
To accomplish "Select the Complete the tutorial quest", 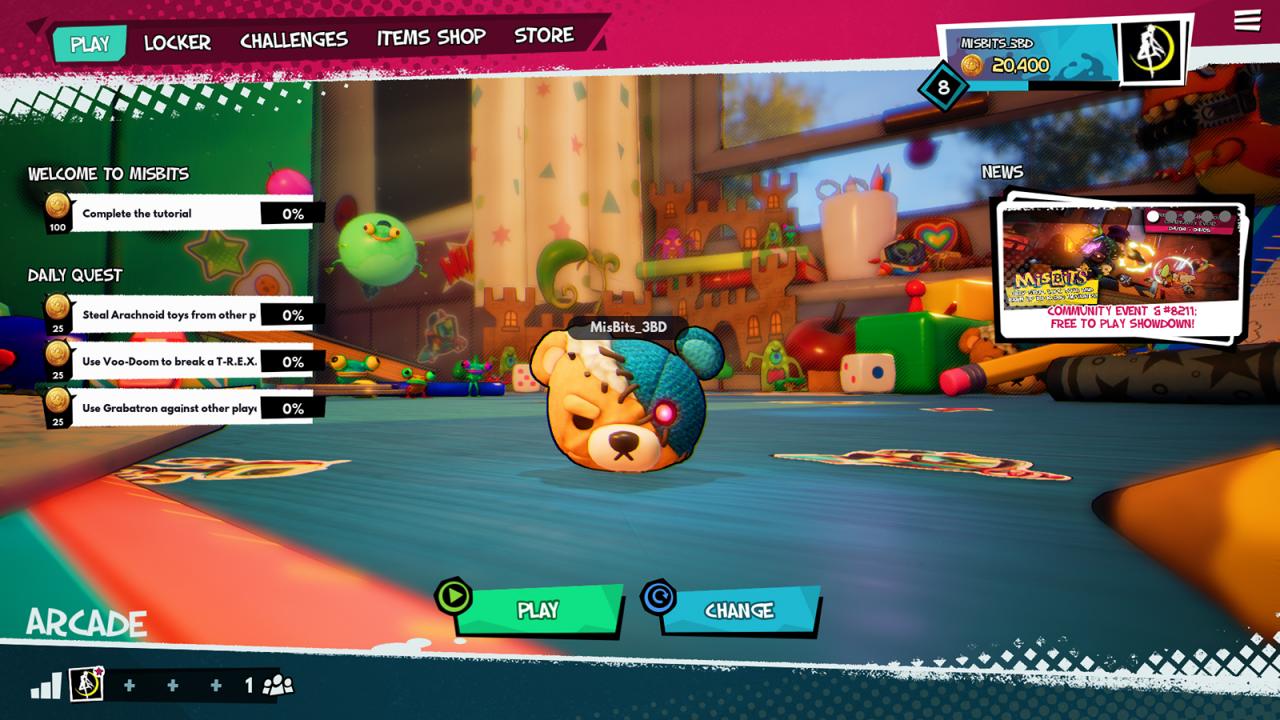I will (x=170, y=213).
